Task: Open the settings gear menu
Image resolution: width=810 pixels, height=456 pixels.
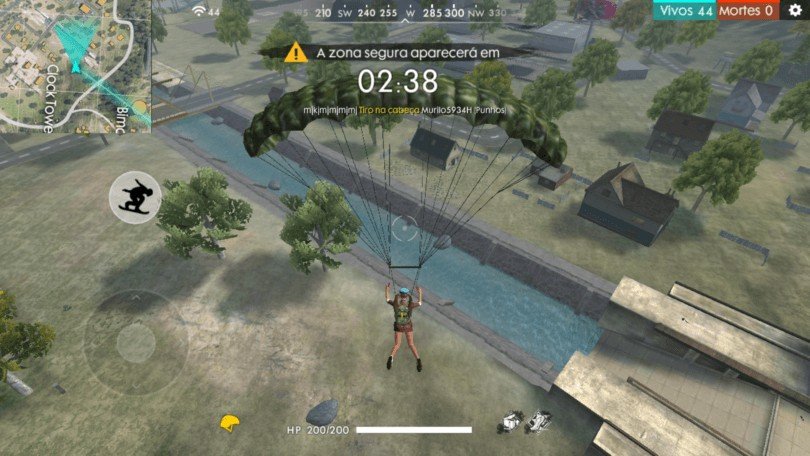Action: pyautogui.click(x=795, y=10)
